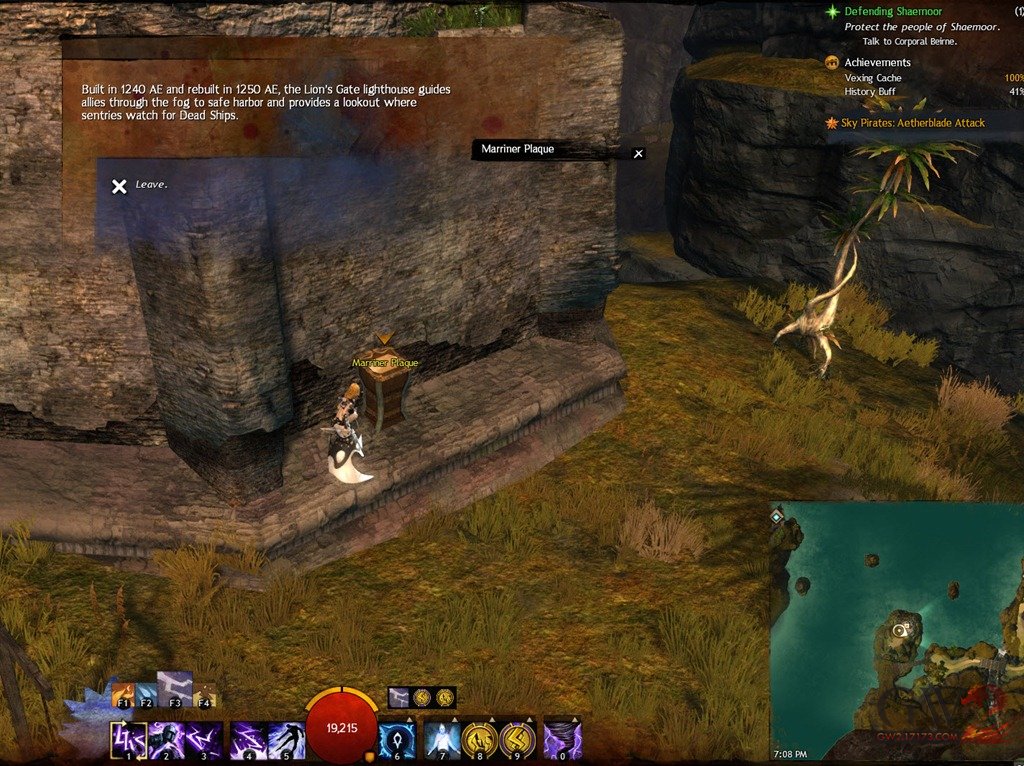Cast the tornado elite skill in slot 0
Viewport: 1024px width, 766px height.
(563, 741)
